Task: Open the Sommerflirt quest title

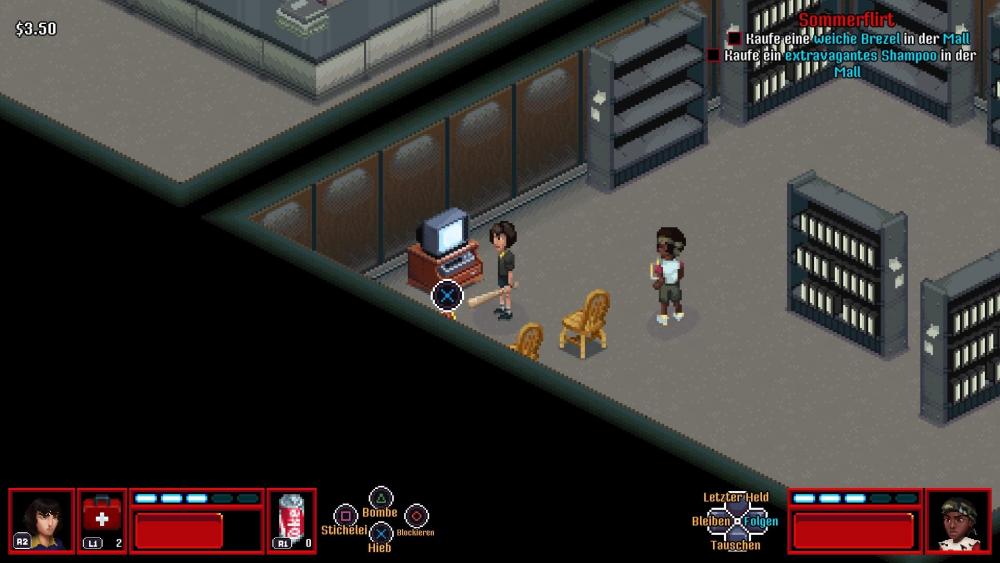Action: [x=846, y=20]
